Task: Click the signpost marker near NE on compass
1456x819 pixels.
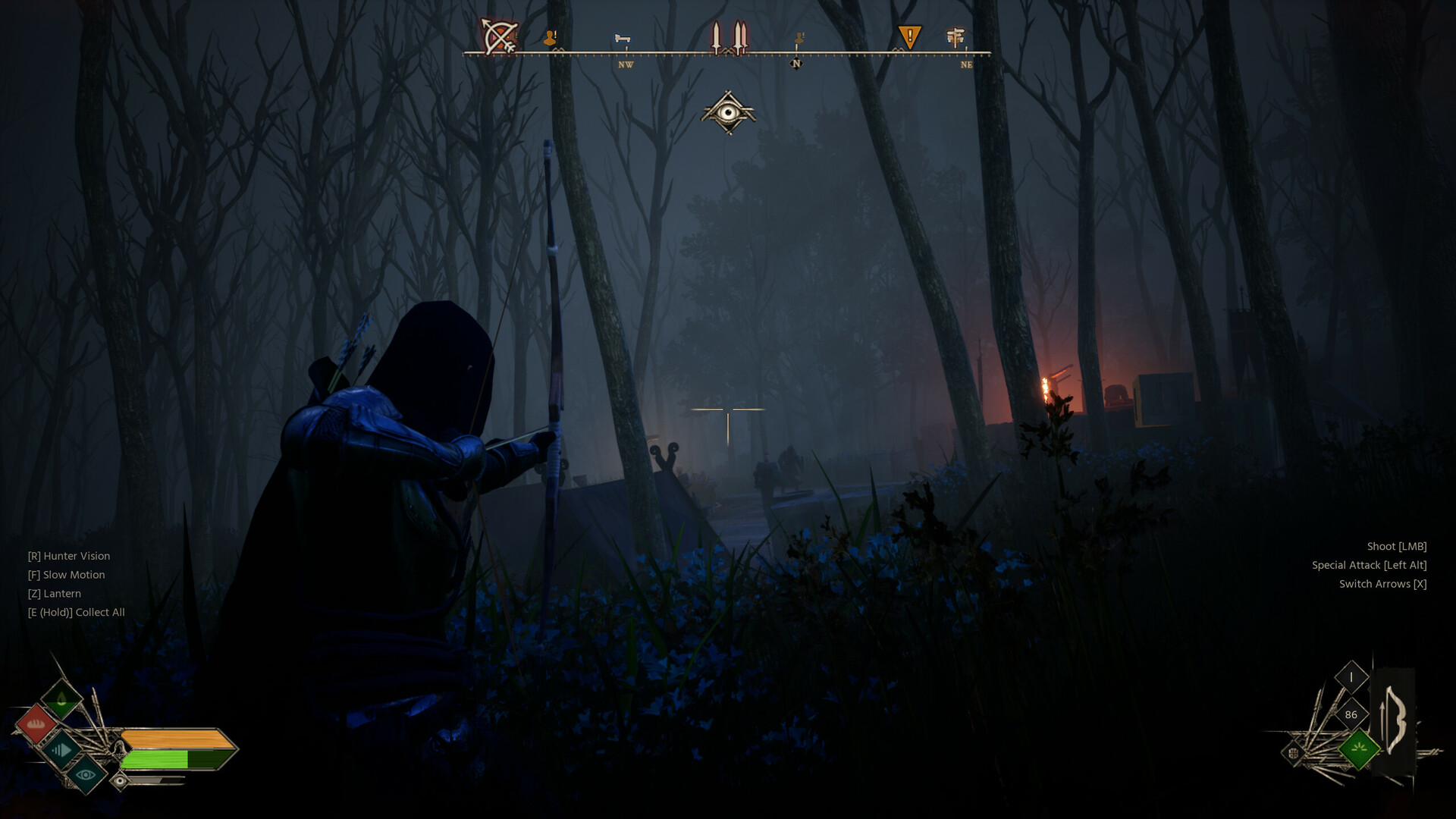Action: click(x=954, y=36)
